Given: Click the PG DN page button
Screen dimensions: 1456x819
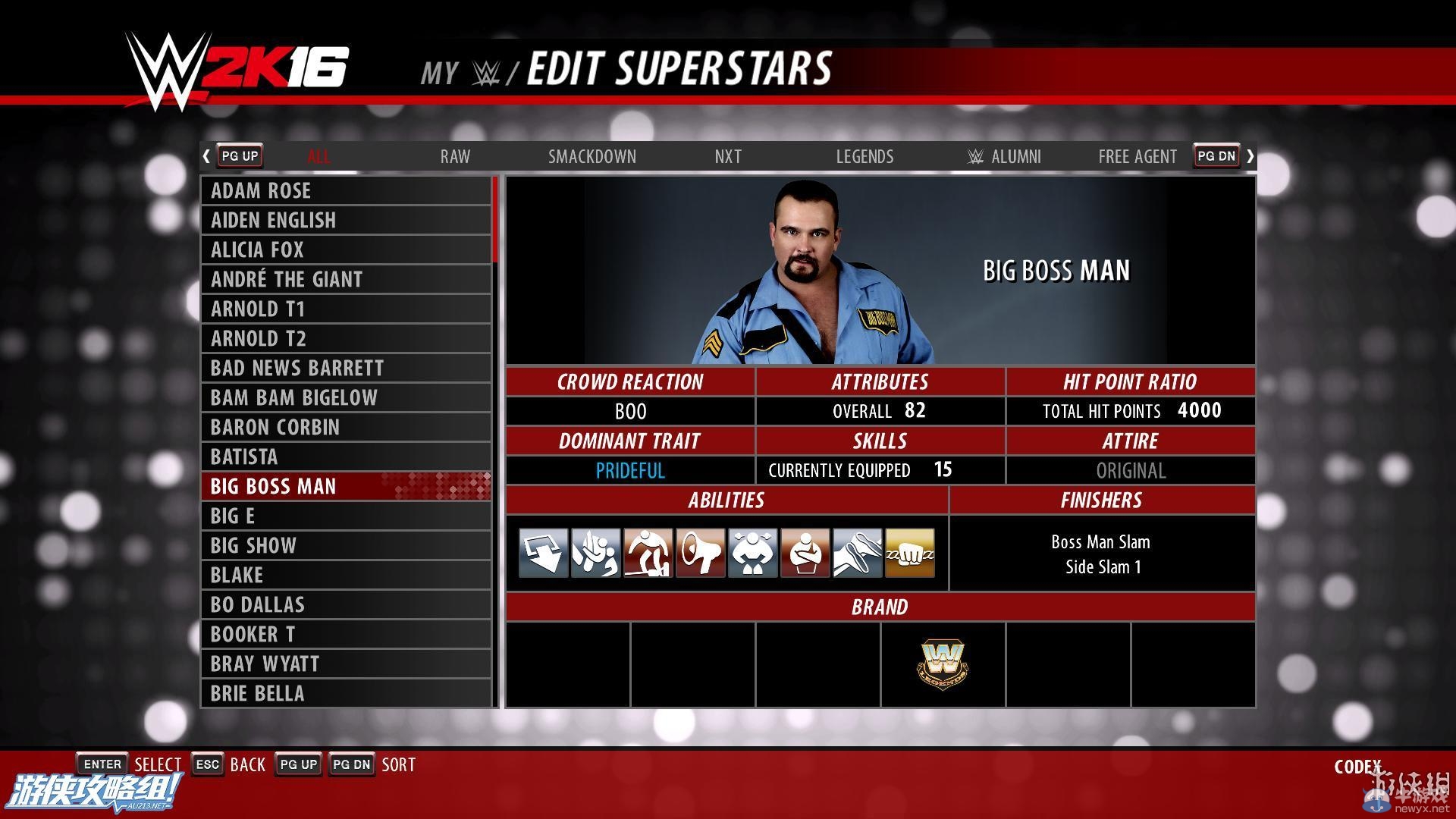Looking at the screenshot, I should [x=1216, y=155].
